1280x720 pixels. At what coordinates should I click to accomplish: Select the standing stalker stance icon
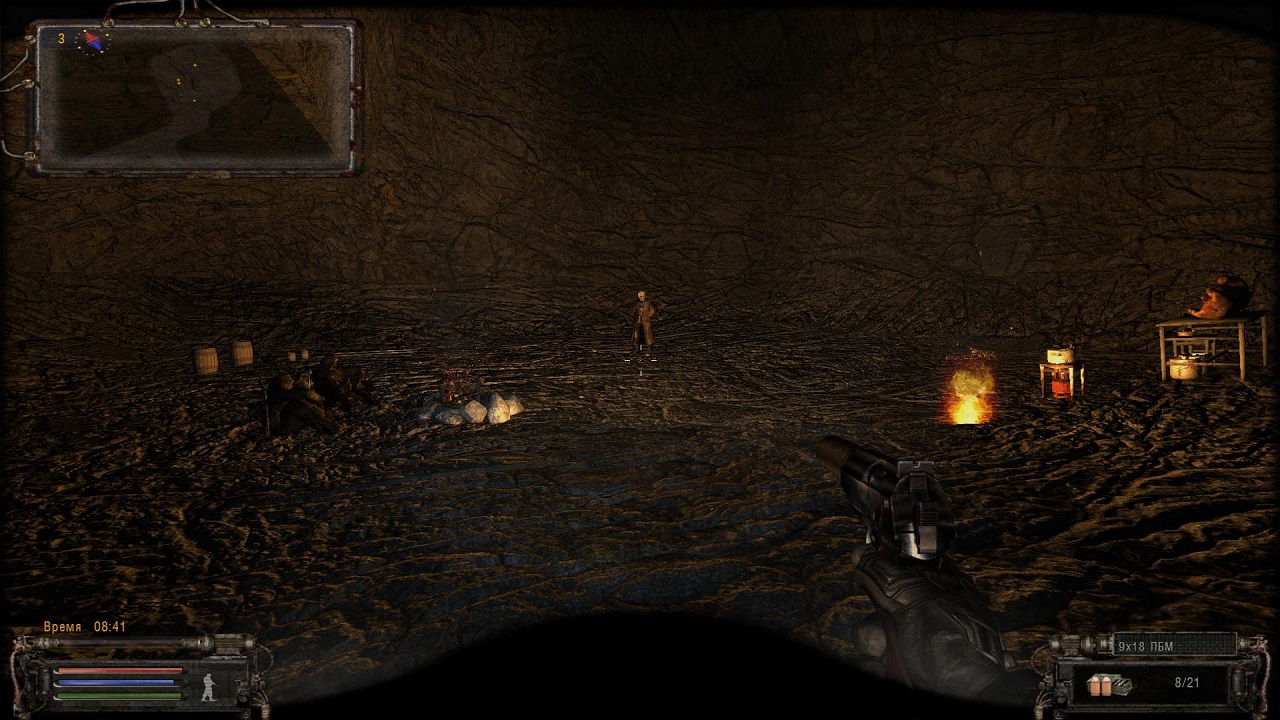210,686
